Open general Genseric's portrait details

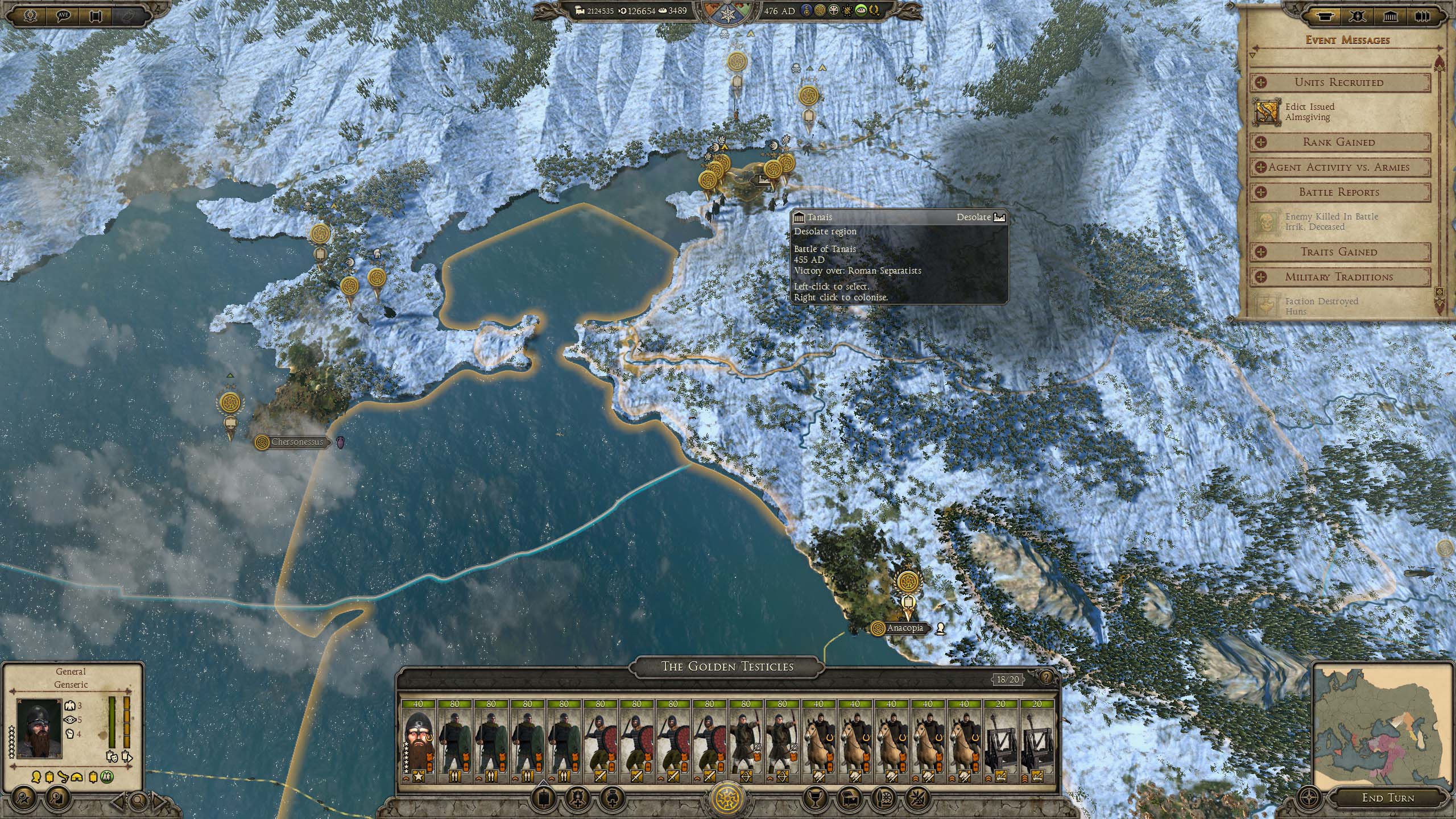tap(39, 729)
